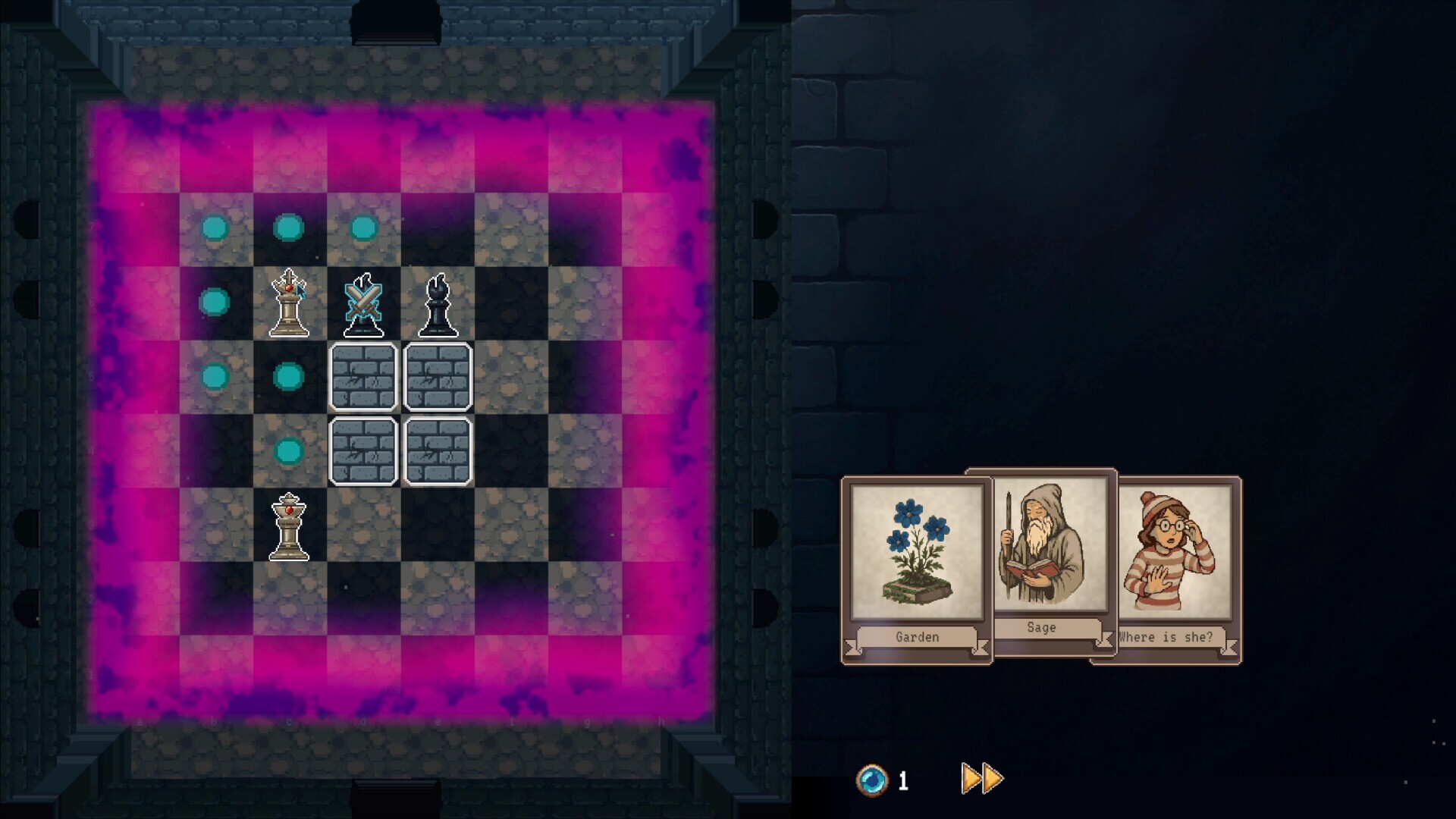Click the Garden card name banner
Screen dimensions: 1456x819
pos(915,637)
